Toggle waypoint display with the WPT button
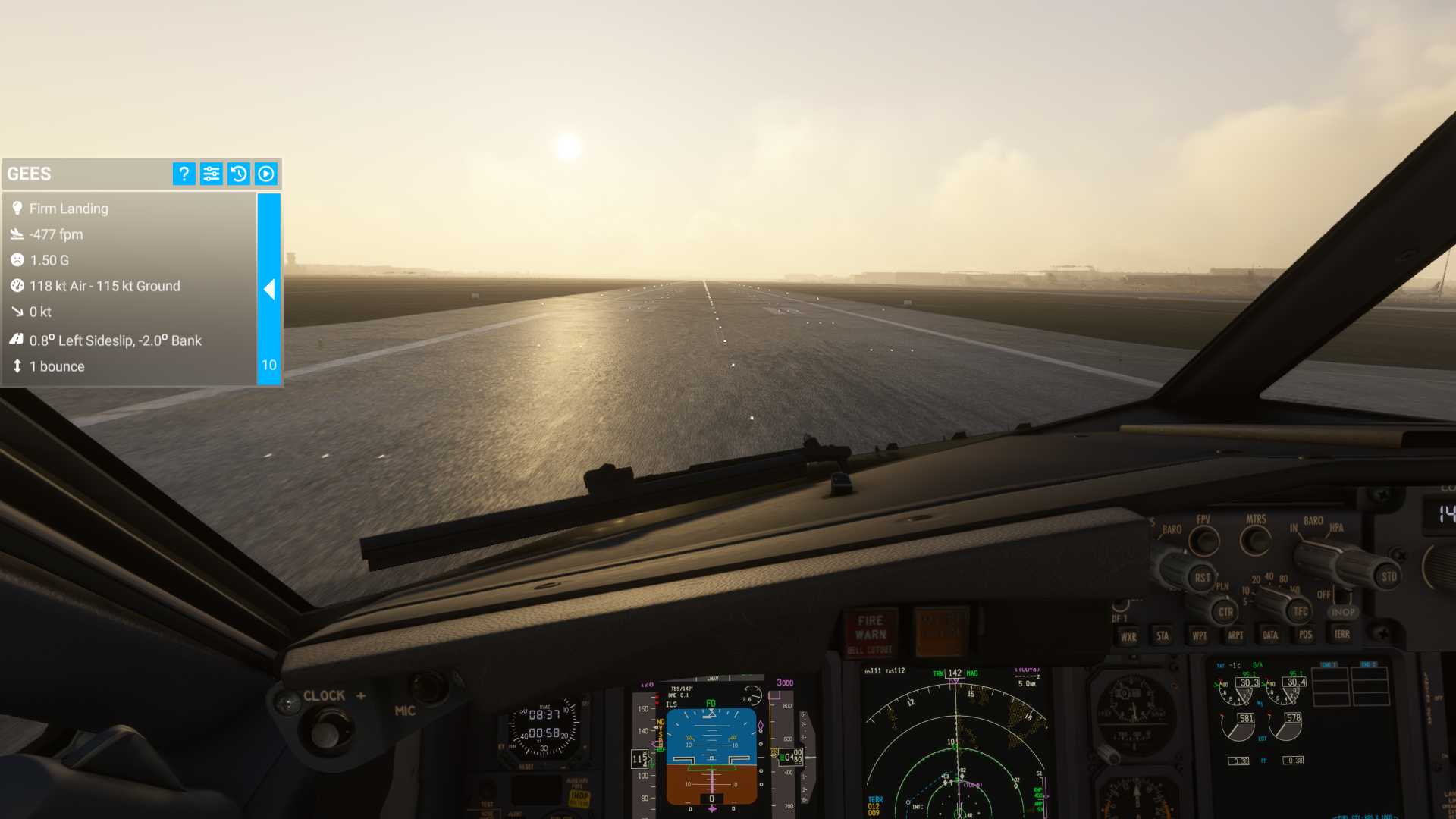The width and height of the screenshot is (1456, 819). coord(1198,636)
